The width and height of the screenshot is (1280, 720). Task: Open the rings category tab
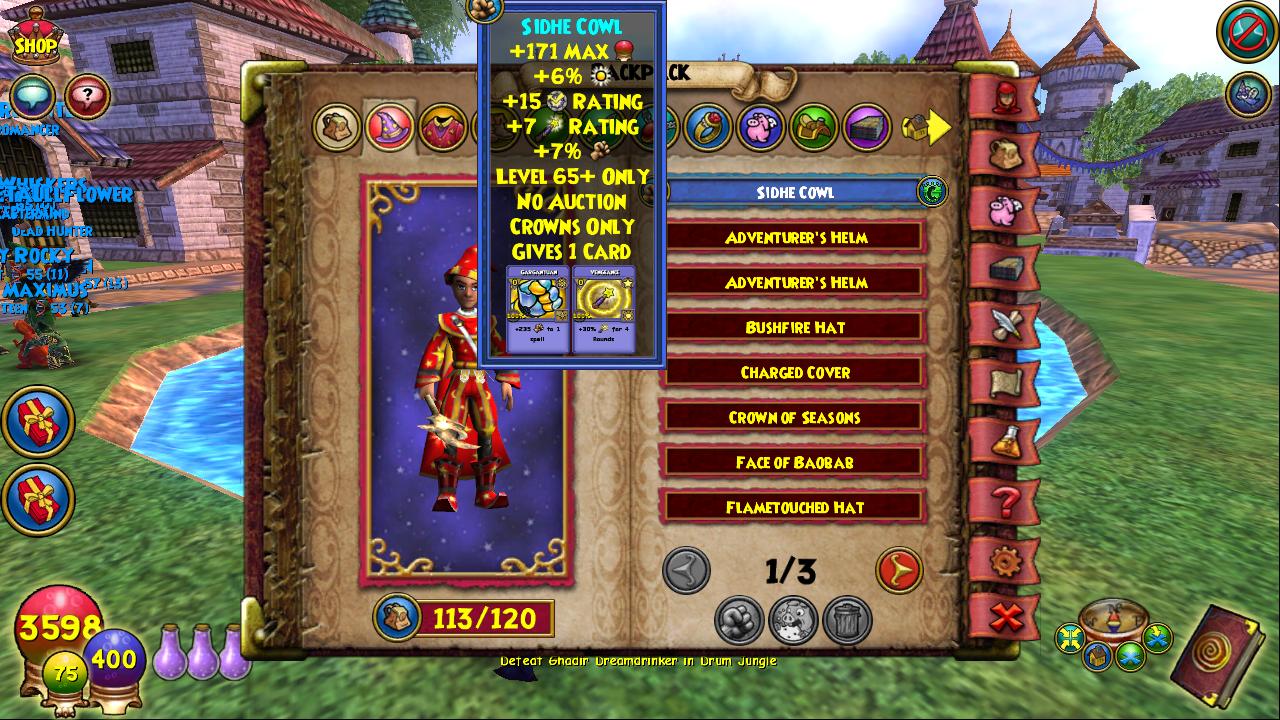pyautogui.click(x=709, y=128)
